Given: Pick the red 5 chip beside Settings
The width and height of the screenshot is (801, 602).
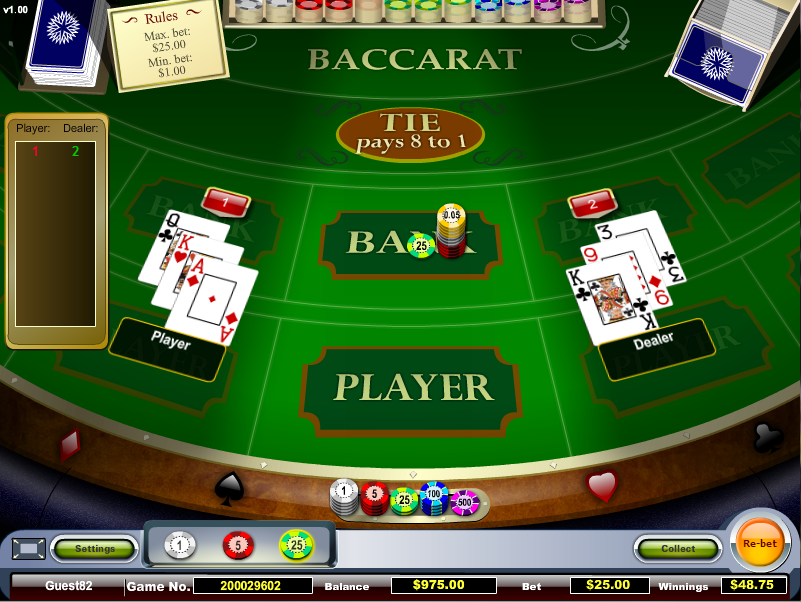Looking at the screenshot, I should [238, 545].
